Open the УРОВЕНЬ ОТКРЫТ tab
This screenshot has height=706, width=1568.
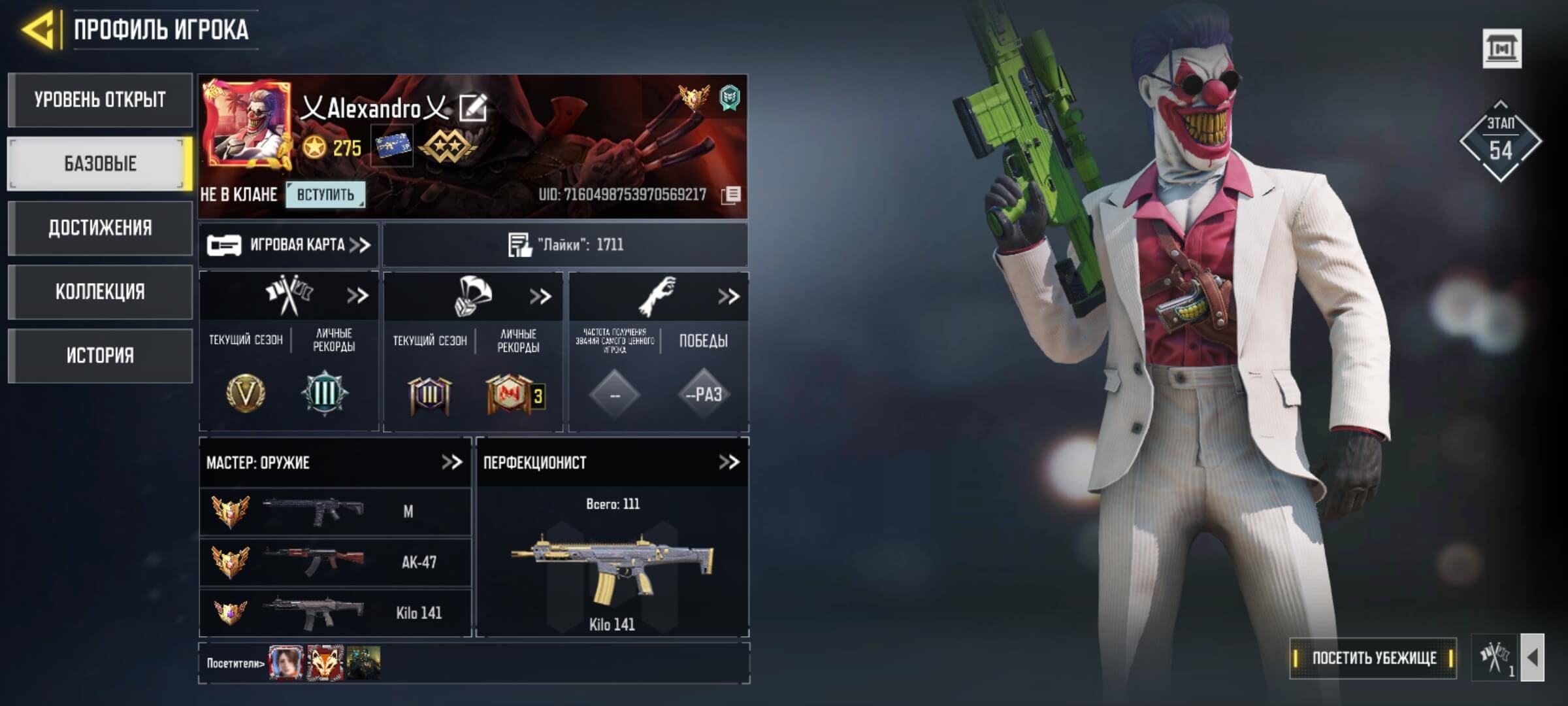(x=100, y=100)
